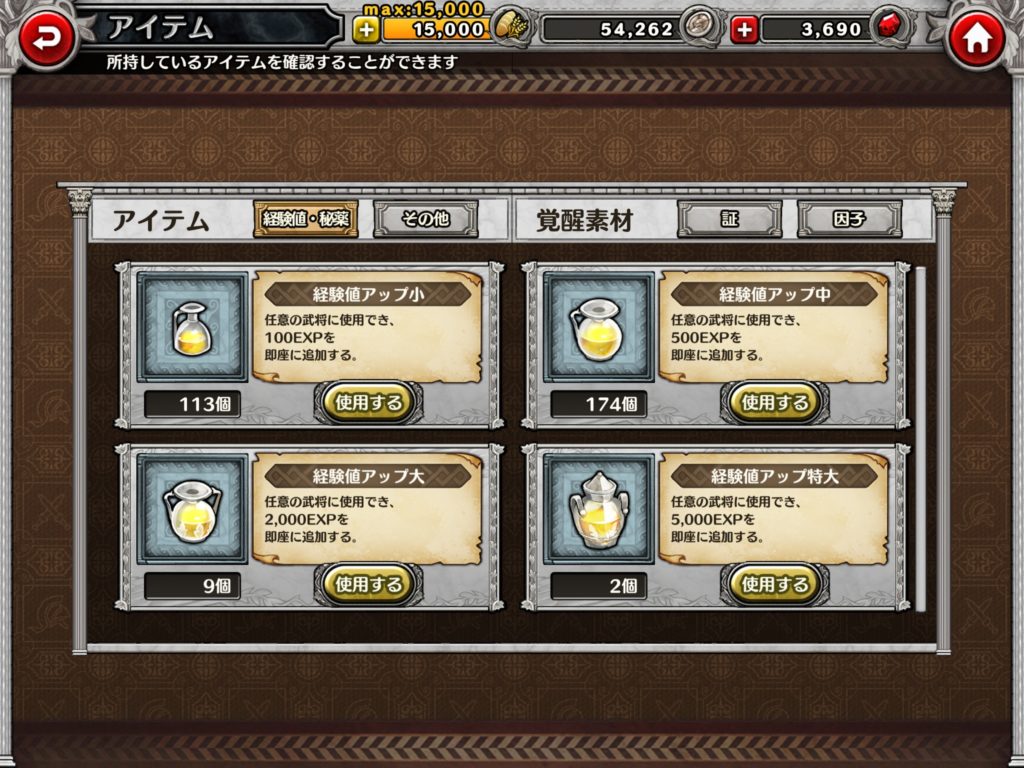The height and width of the screenshot is (768, 1024).
Task: Add food with the yellow plus button
Action: click(367, 29)
